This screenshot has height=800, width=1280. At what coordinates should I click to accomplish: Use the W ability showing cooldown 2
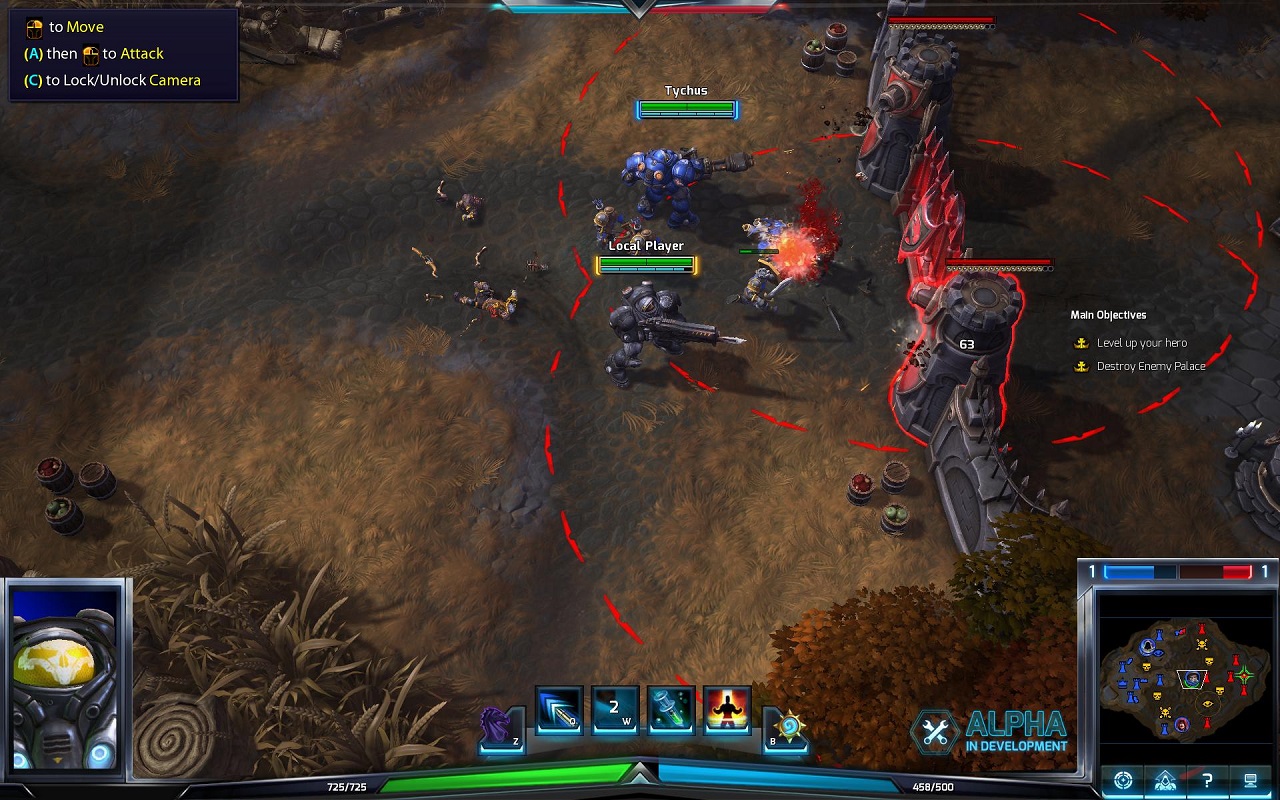(615, 711)
